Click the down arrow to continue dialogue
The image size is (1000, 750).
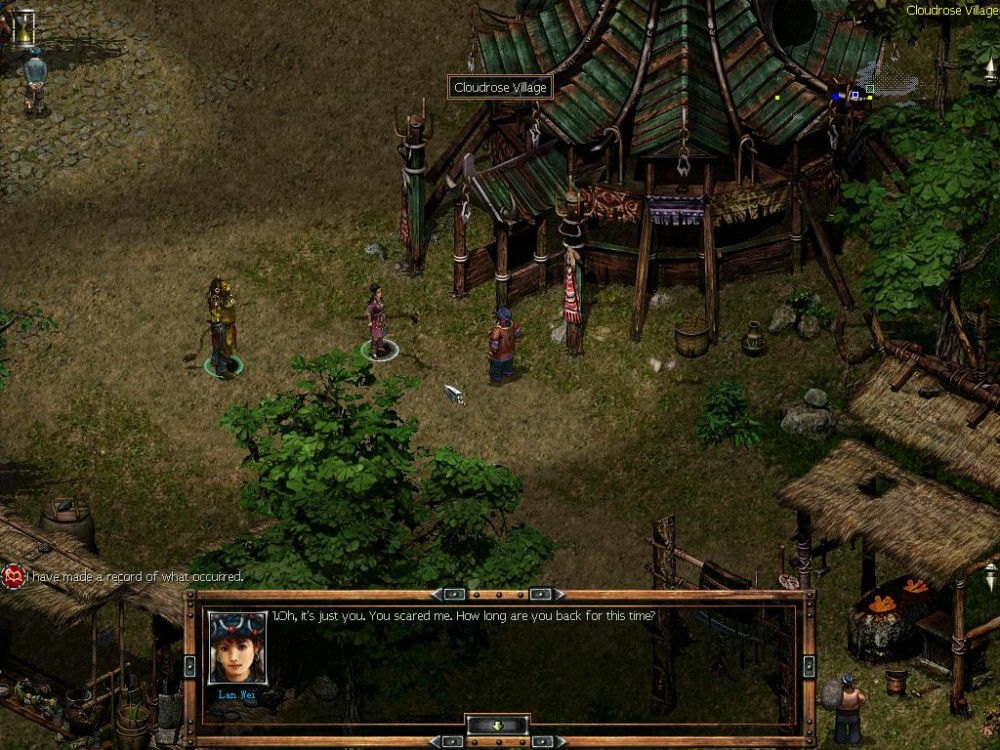click(x=497, y=725)
